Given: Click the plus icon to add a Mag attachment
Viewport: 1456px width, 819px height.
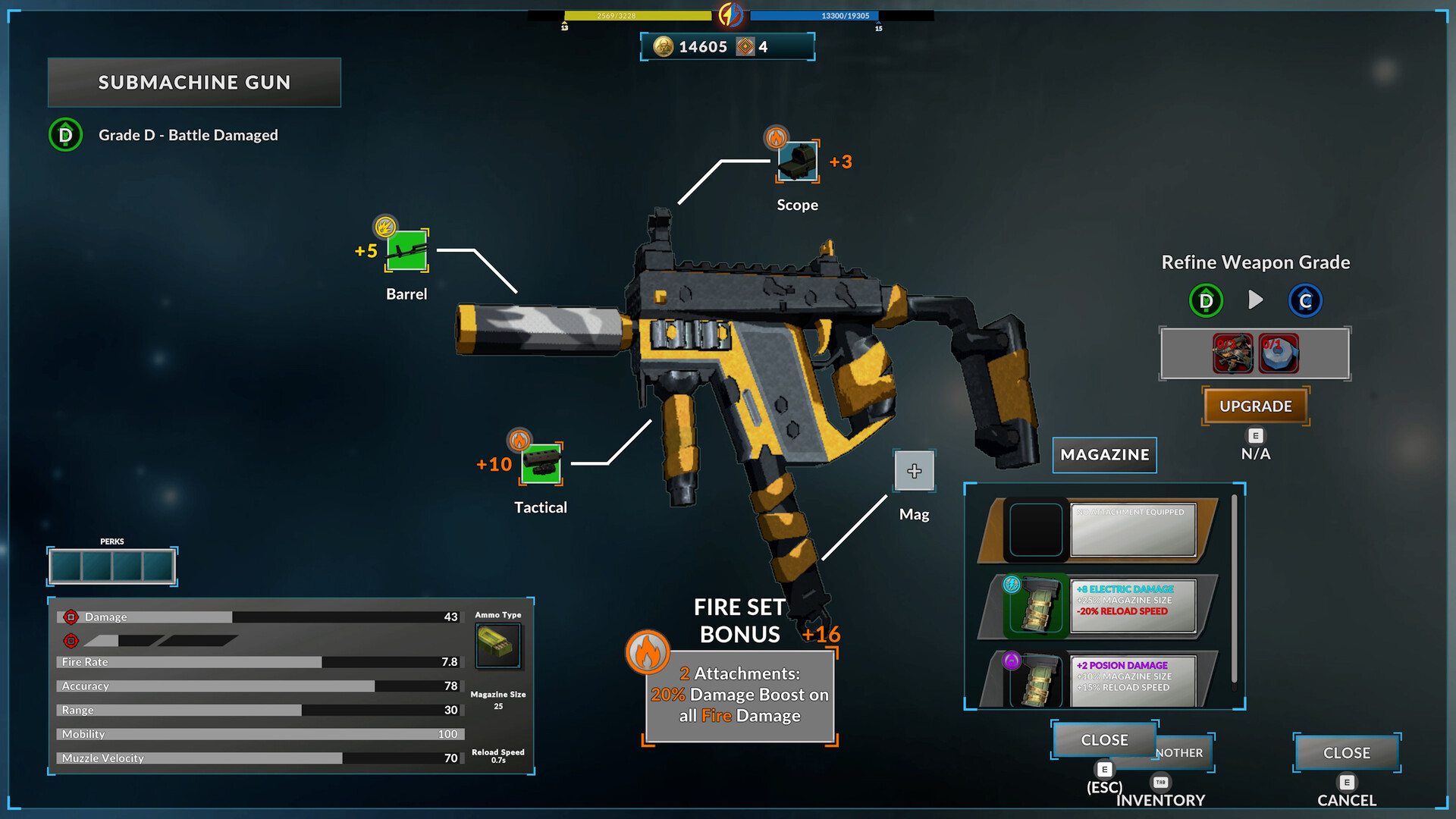Looking at the screenshot, I should [914, 471].
